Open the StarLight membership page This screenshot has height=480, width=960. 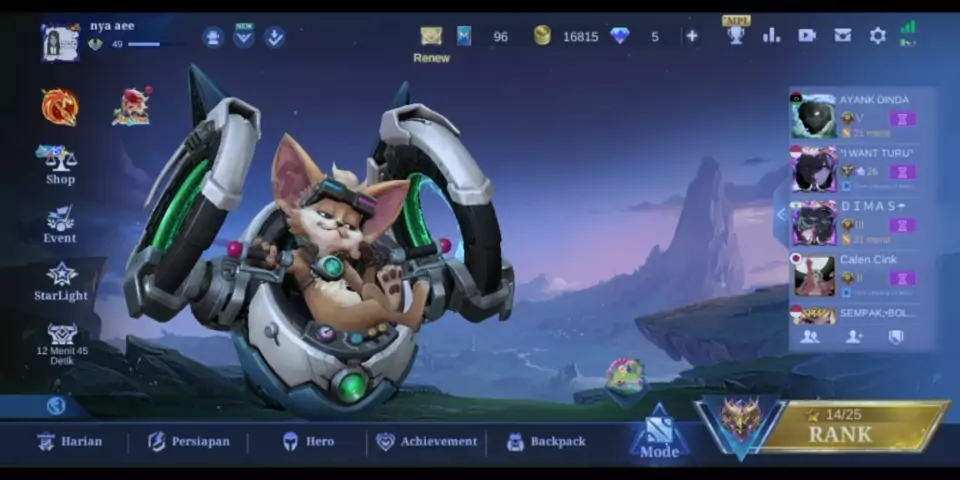tap(61, 281)
